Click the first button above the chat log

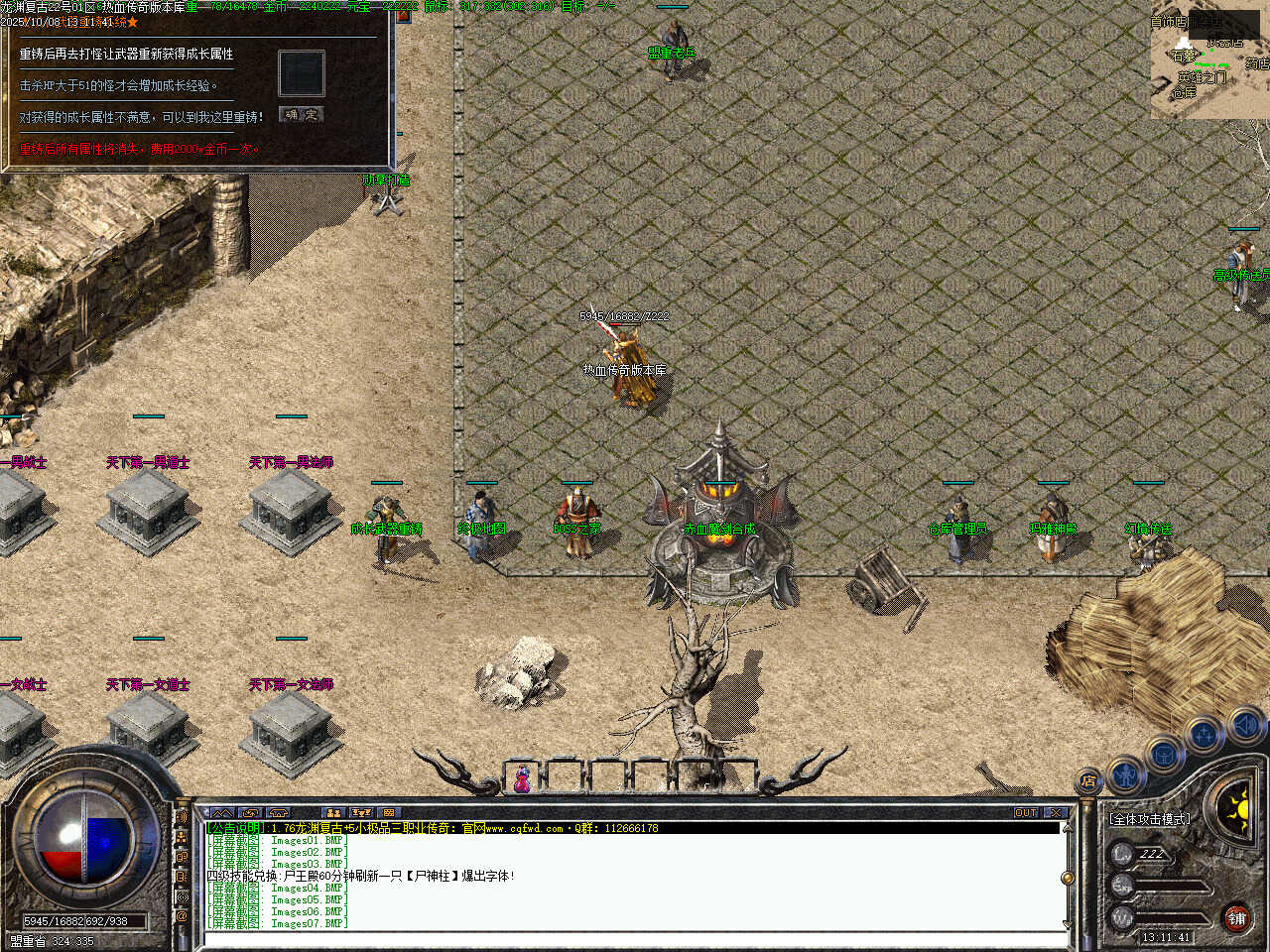pyautogui.click(x=221, y=813)
